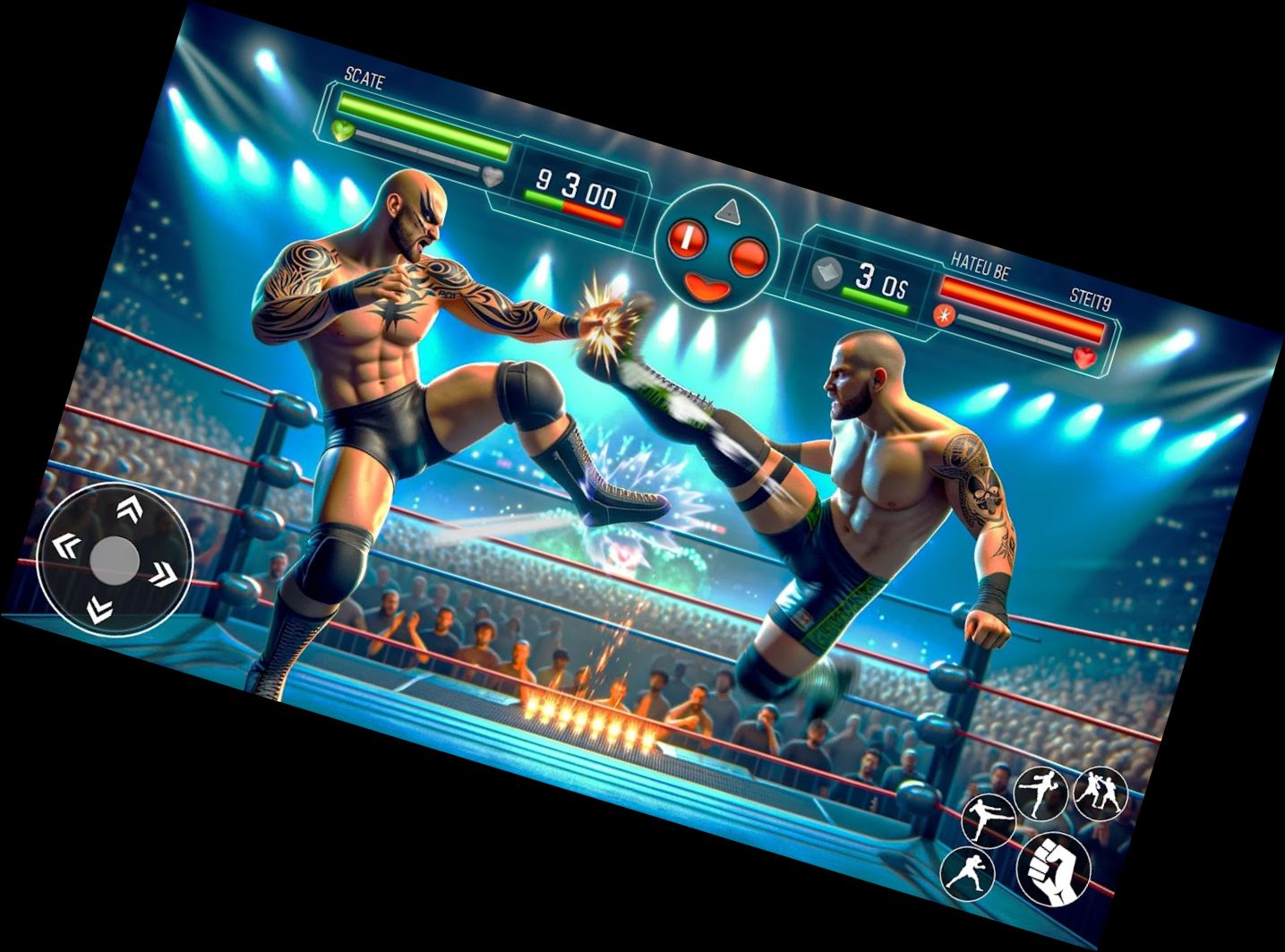Use the grapple move icon
The image size is (1285, 952).
(1100, 793)
